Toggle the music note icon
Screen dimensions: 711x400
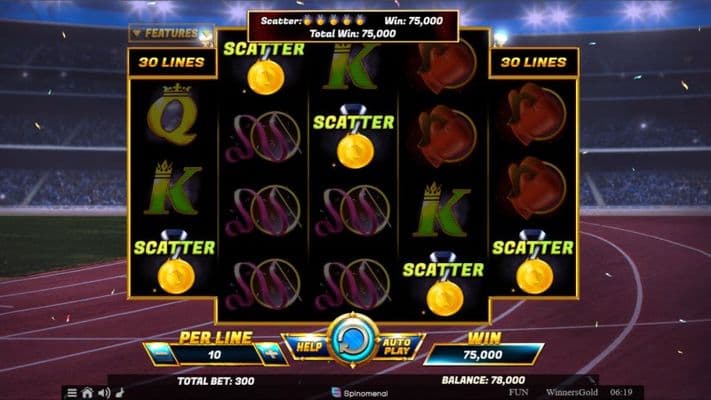(118, 392)
